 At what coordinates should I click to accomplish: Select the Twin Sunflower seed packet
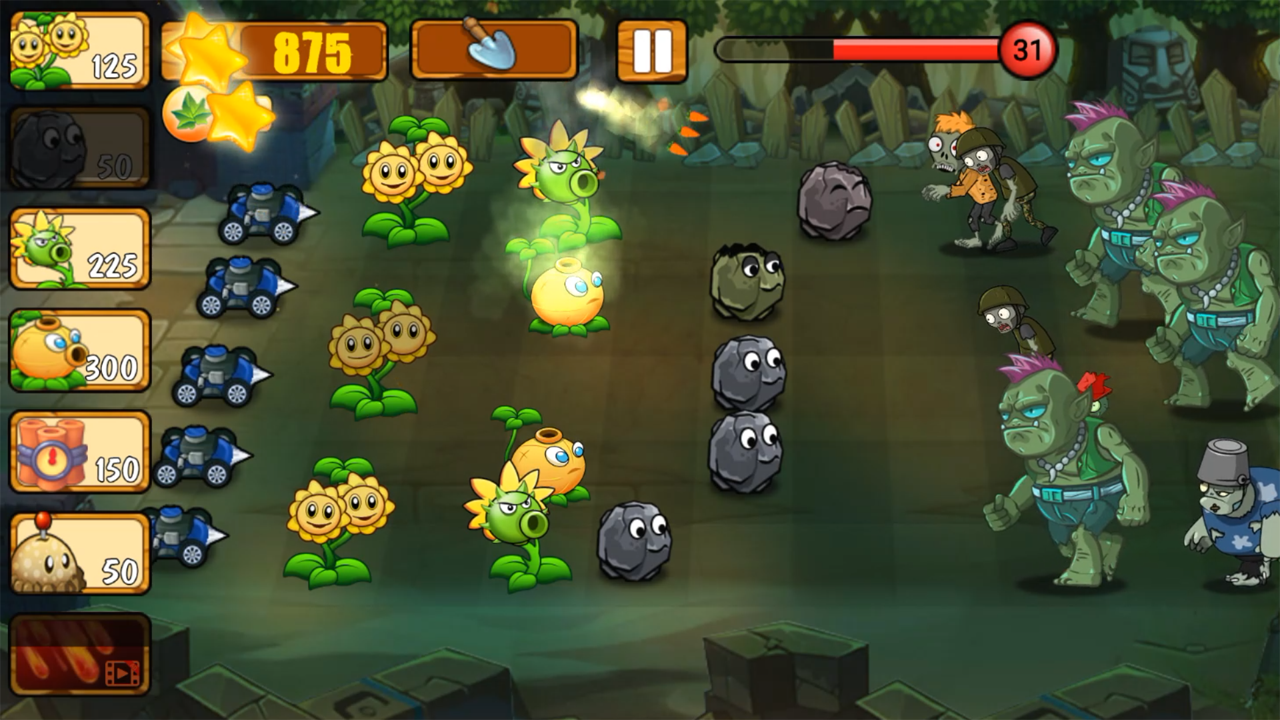[x=78, y=48]
